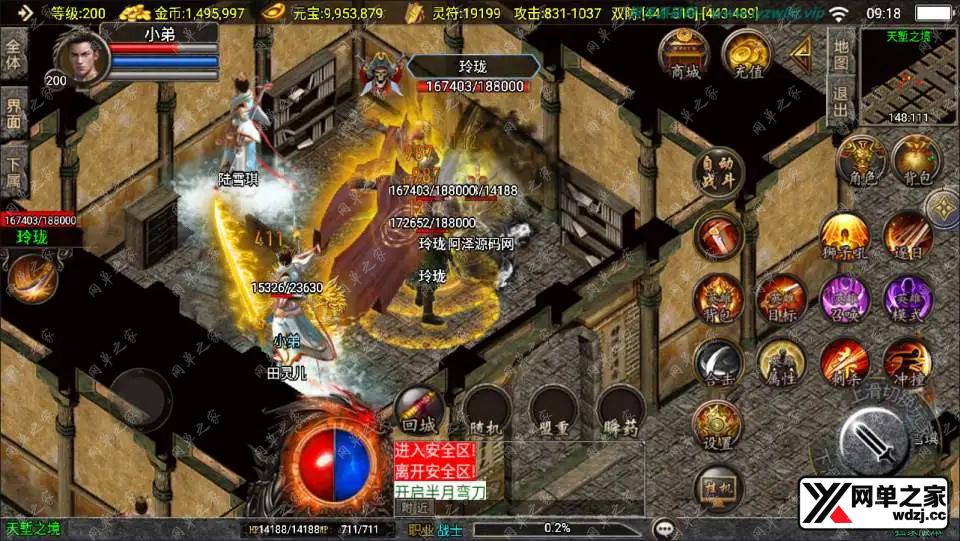The image size is (960, 541).
Task: Use the 冲撞 charge skill
Action: point(907,362)
